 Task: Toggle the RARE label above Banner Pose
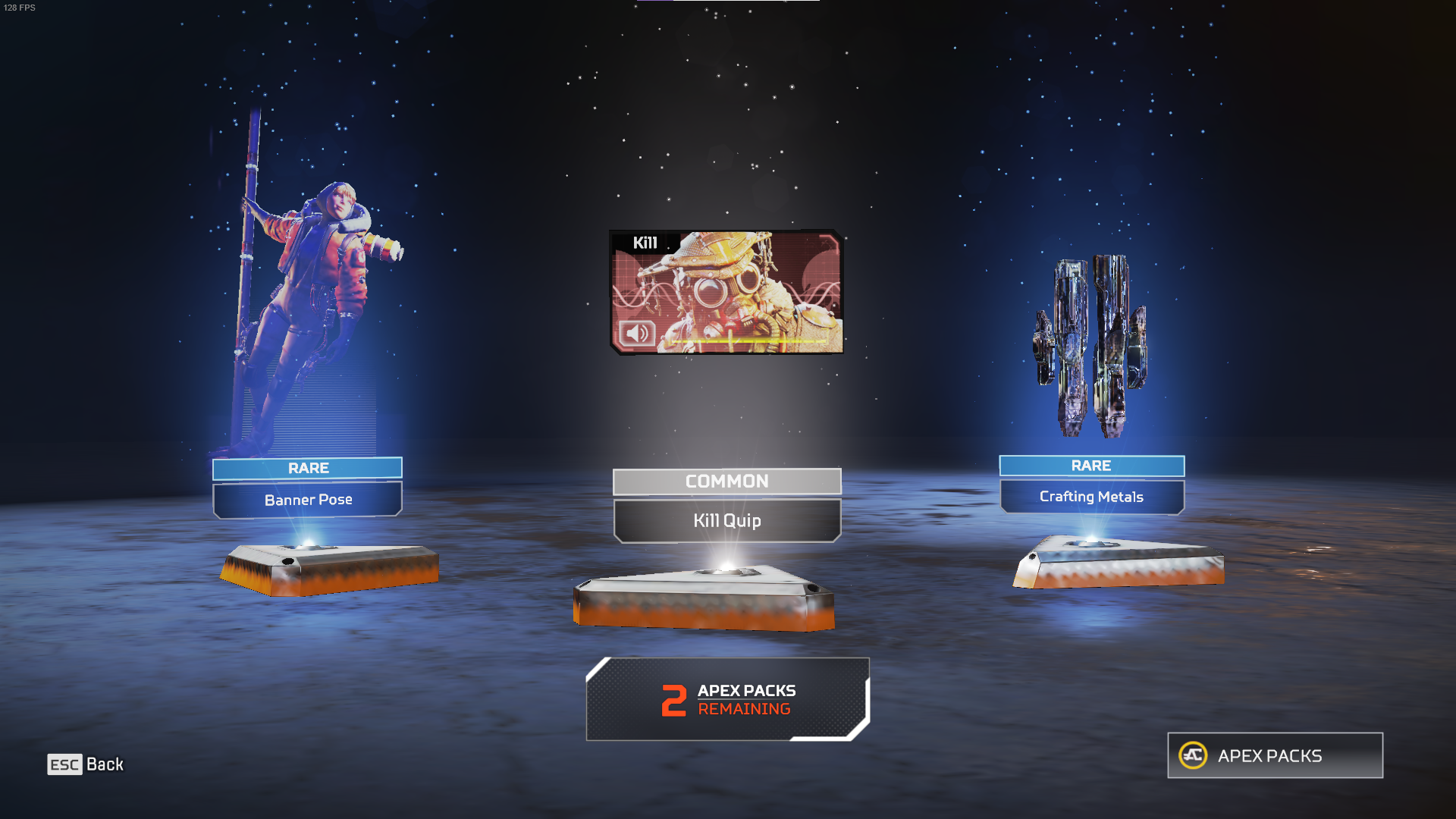306,468
